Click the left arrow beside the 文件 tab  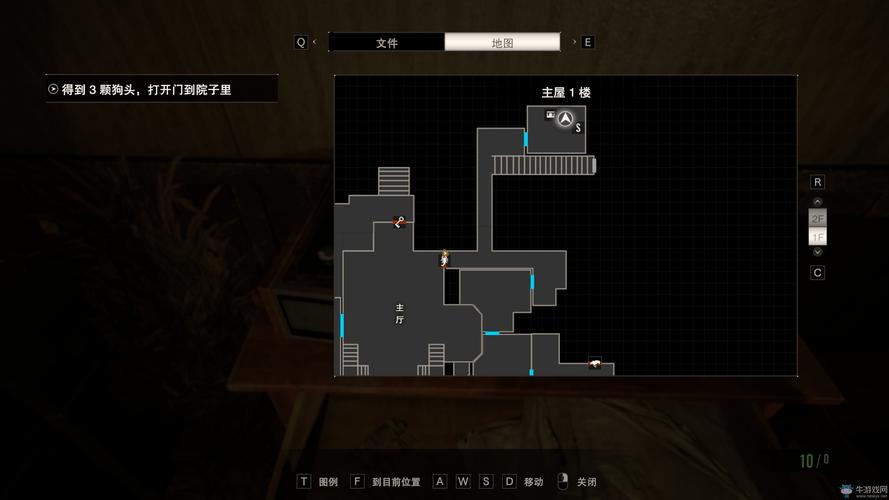315,42
